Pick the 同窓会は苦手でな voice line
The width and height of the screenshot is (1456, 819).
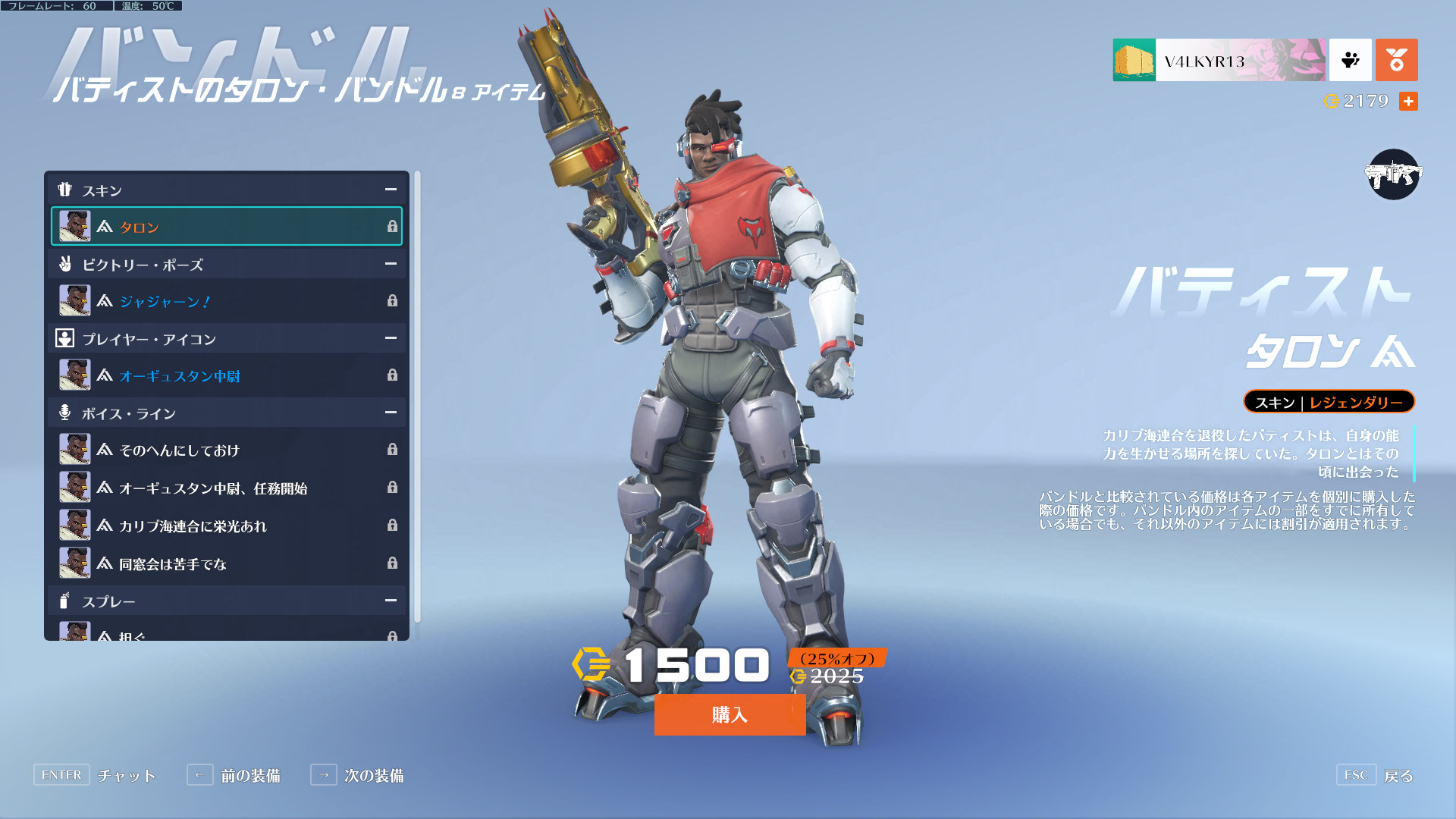pos(226,563)
